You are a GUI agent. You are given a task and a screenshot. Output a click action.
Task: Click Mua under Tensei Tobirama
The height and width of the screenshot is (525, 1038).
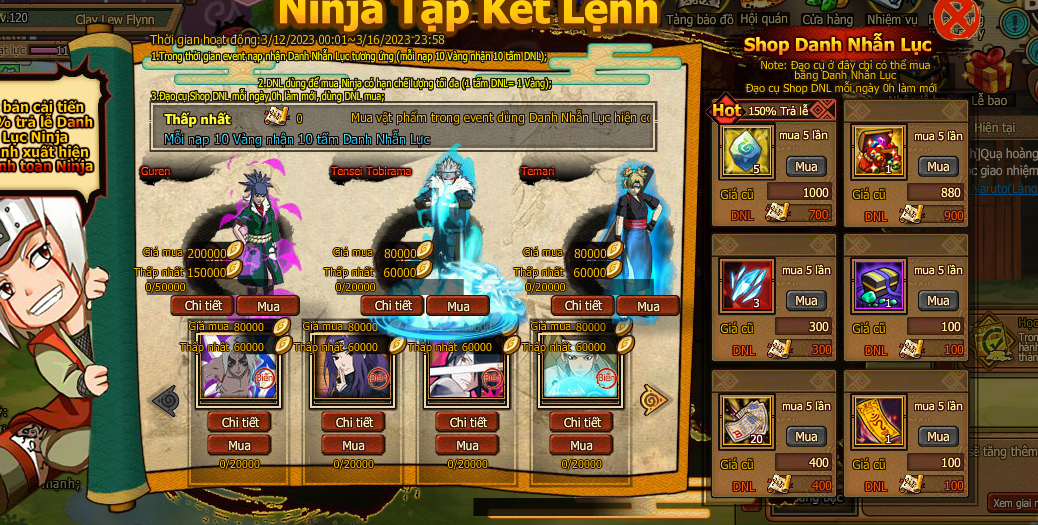(458, 306)
